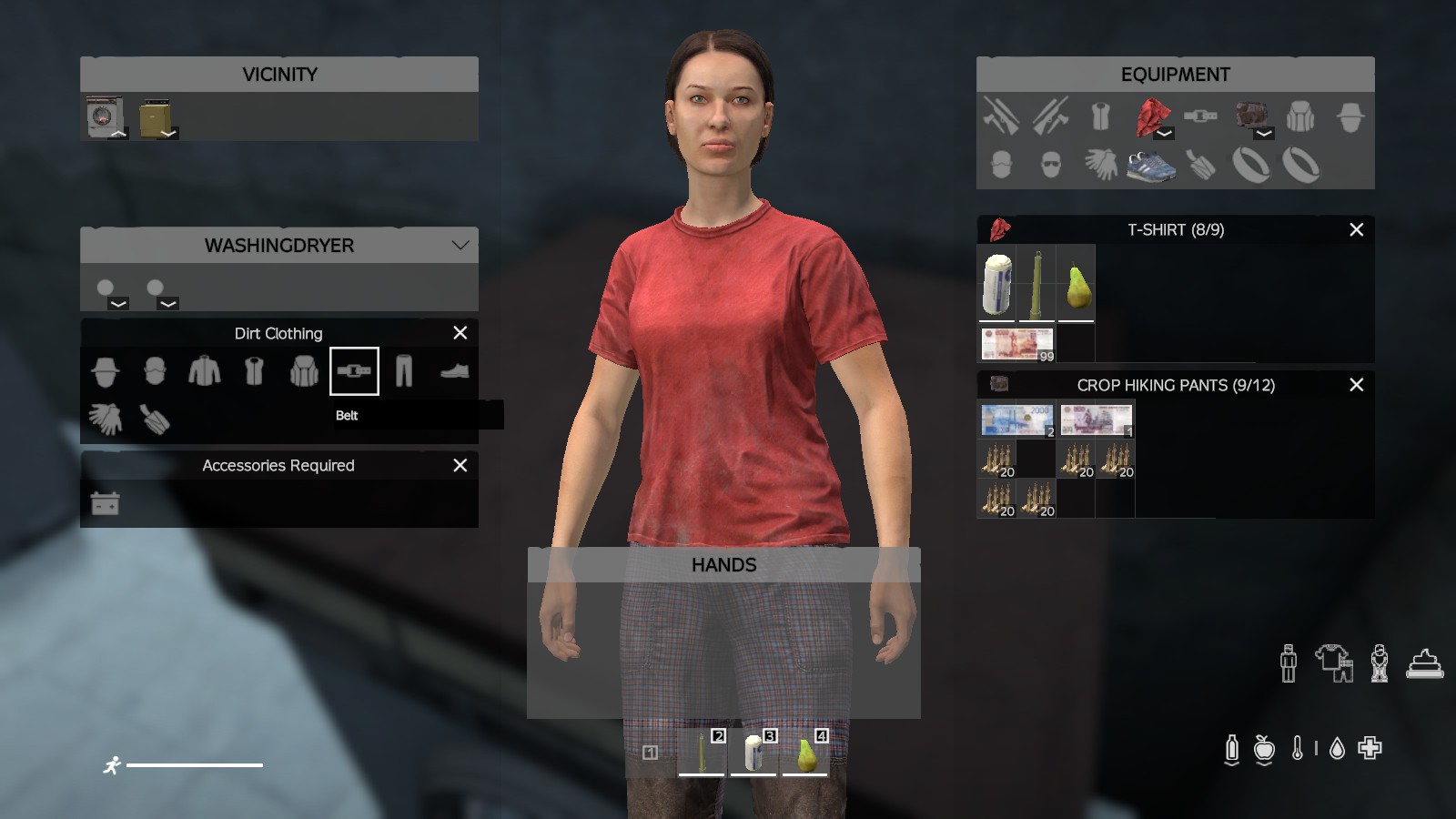The image size is (1456, 819).
Task: Collapse the WashingDryer container panel
Action: pos(460,245)
